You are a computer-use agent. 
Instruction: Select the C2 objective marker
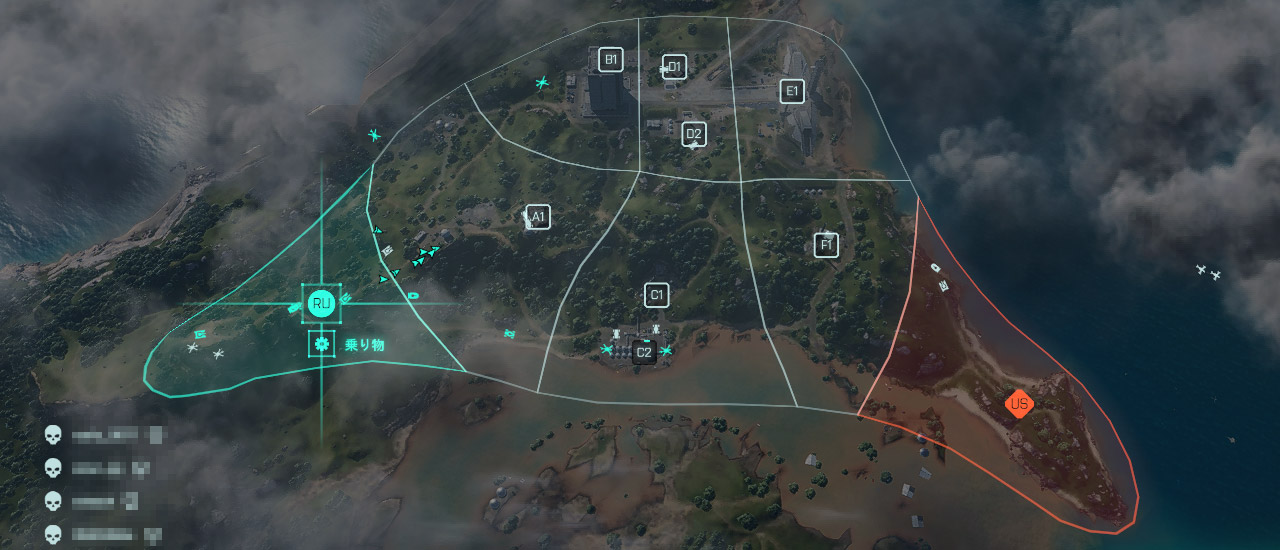pyautogui.click(x=644, y=352)
